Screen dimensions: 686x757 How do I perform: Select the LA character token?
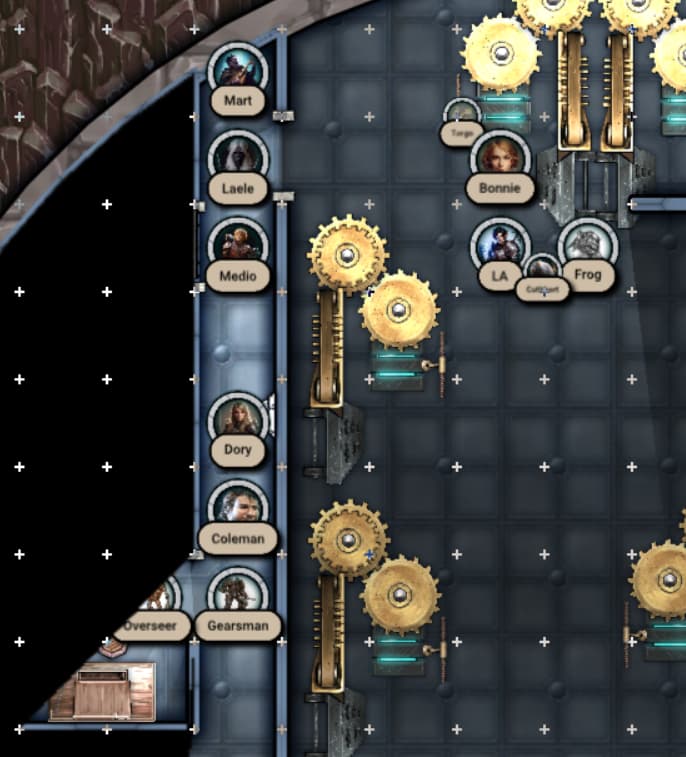[x=499, y=245]
